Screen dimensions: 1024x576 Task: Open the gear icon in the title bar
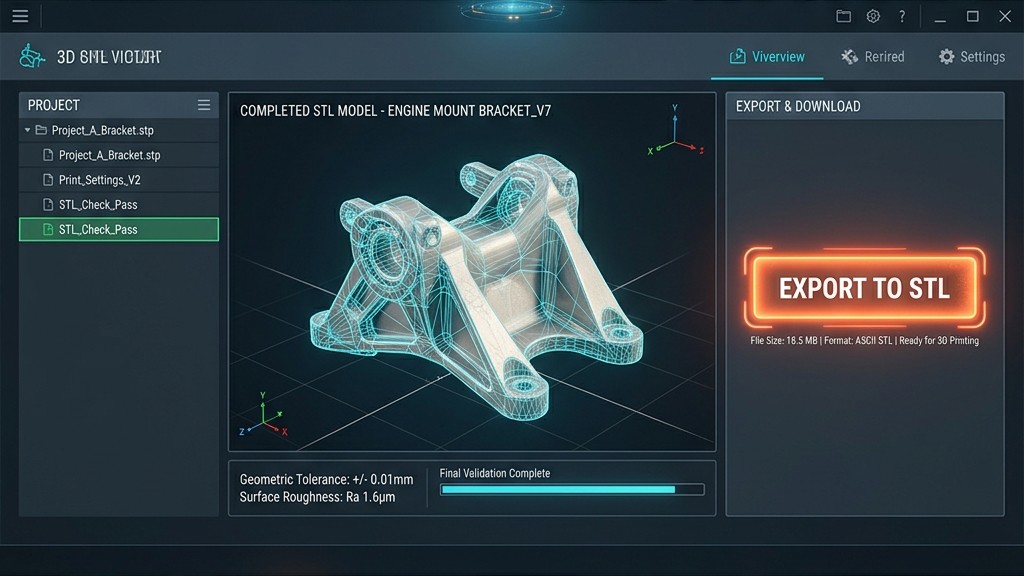point(873,16)
